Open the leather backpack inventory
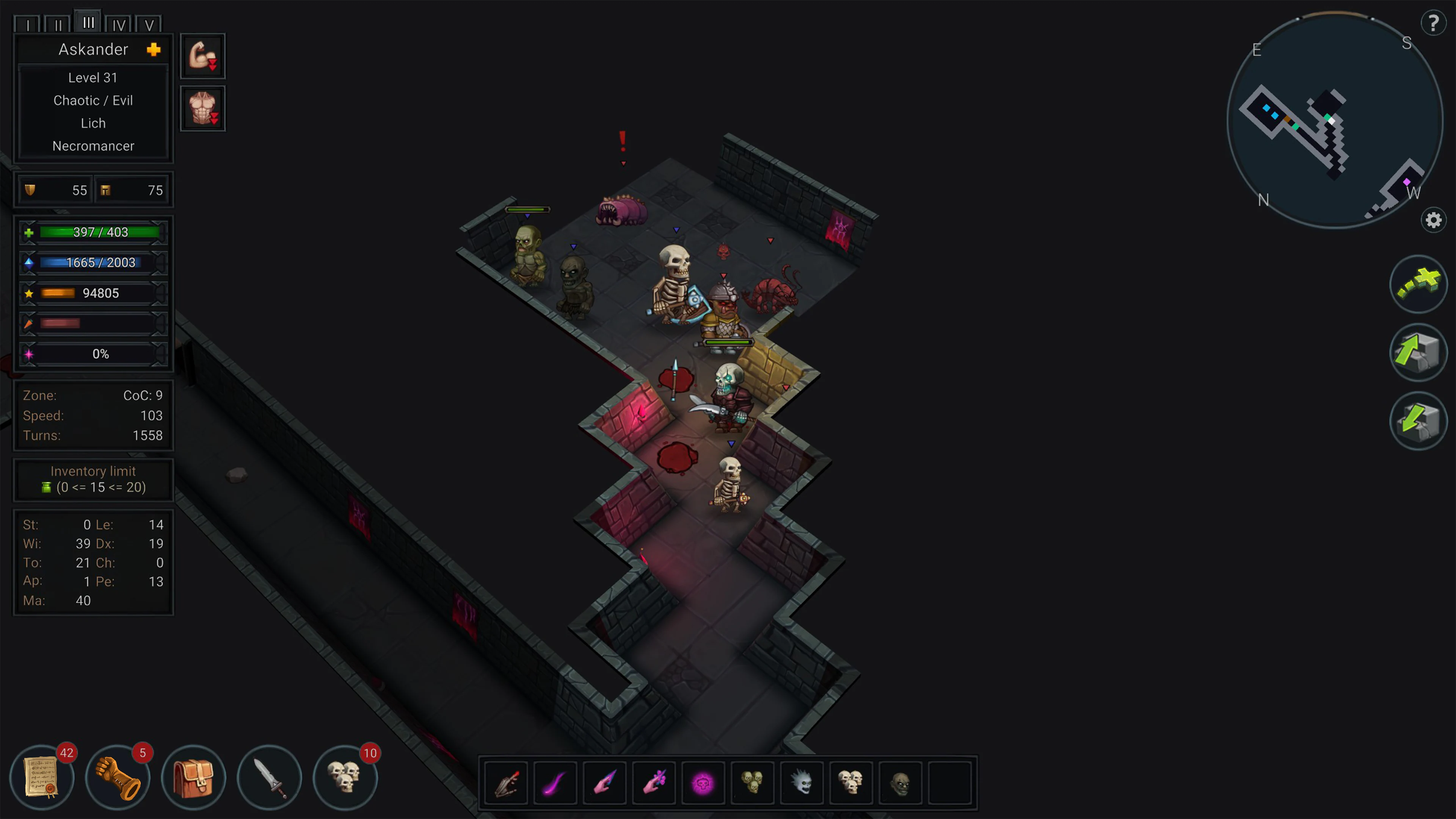The image size is (1456, 819). click(193, 777)
